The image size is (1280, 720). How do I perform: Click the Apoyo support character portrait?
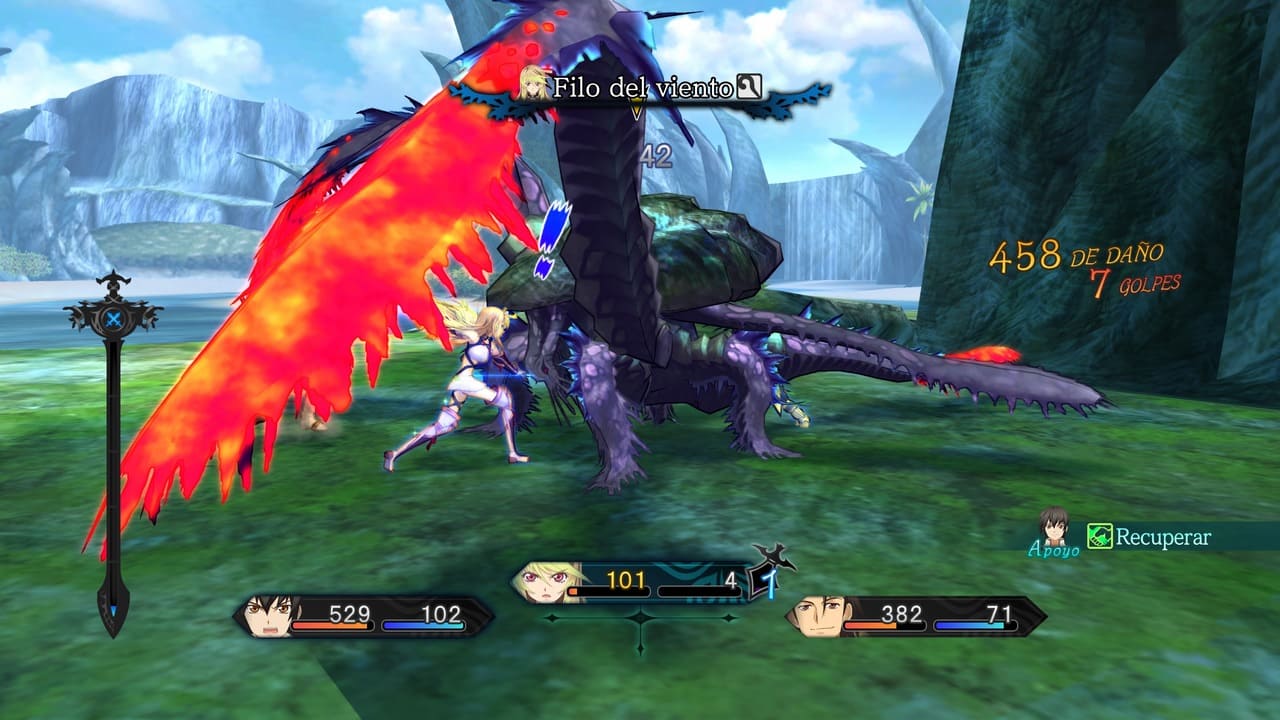click(1053, 527)
